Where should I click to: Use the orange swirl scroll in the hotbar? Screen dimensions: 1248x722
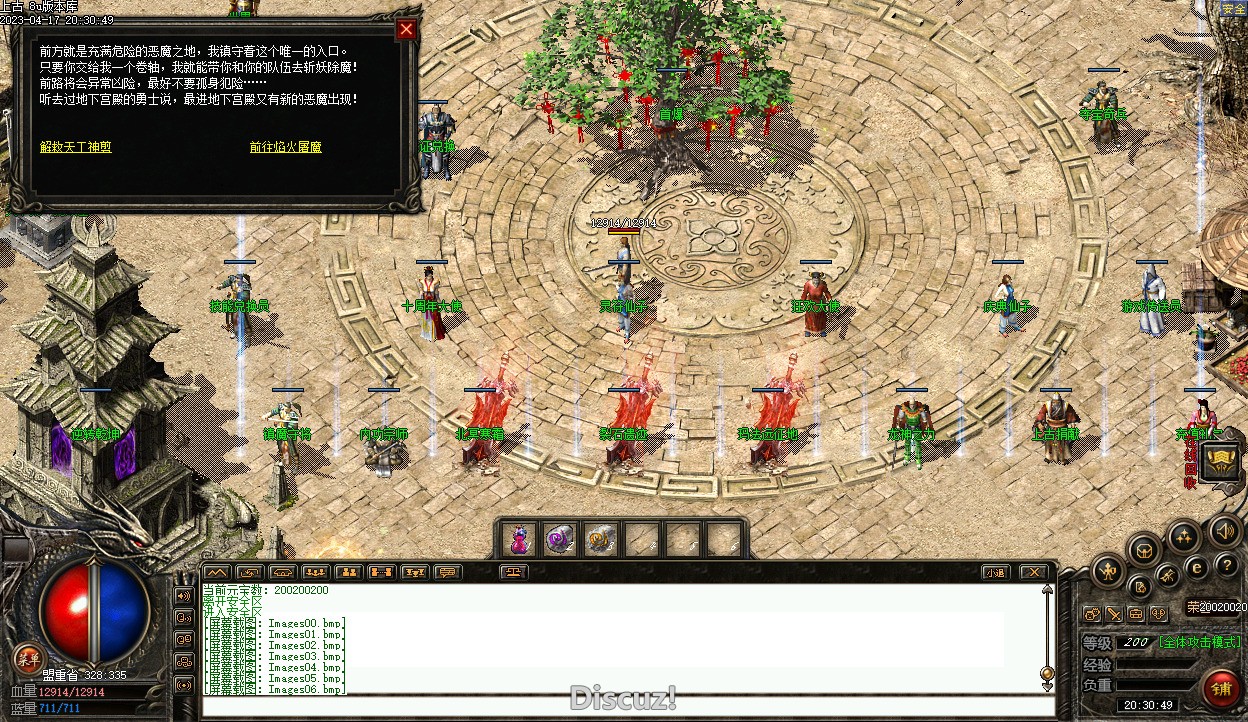tap(599, 540)
